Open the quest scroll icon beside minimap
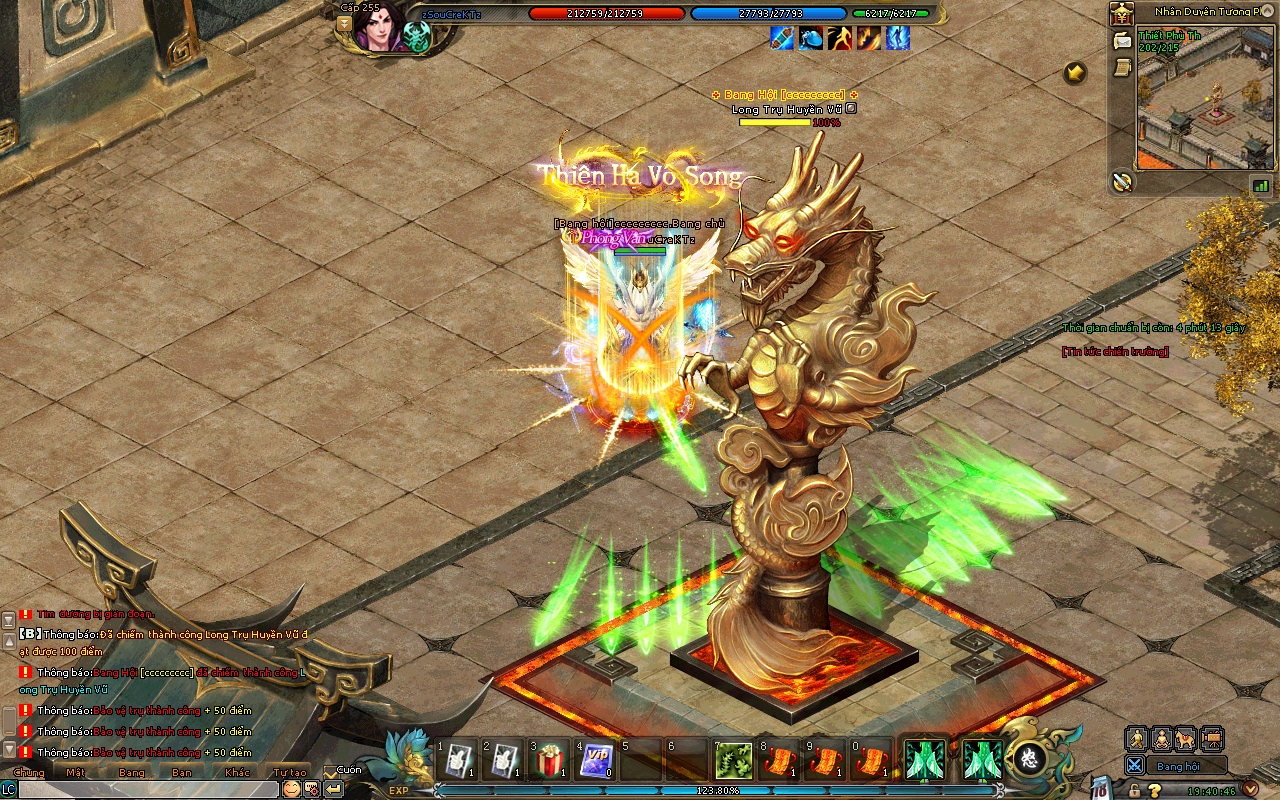The height and width of the screenshot is (800, 1280). pos(1122,66)
